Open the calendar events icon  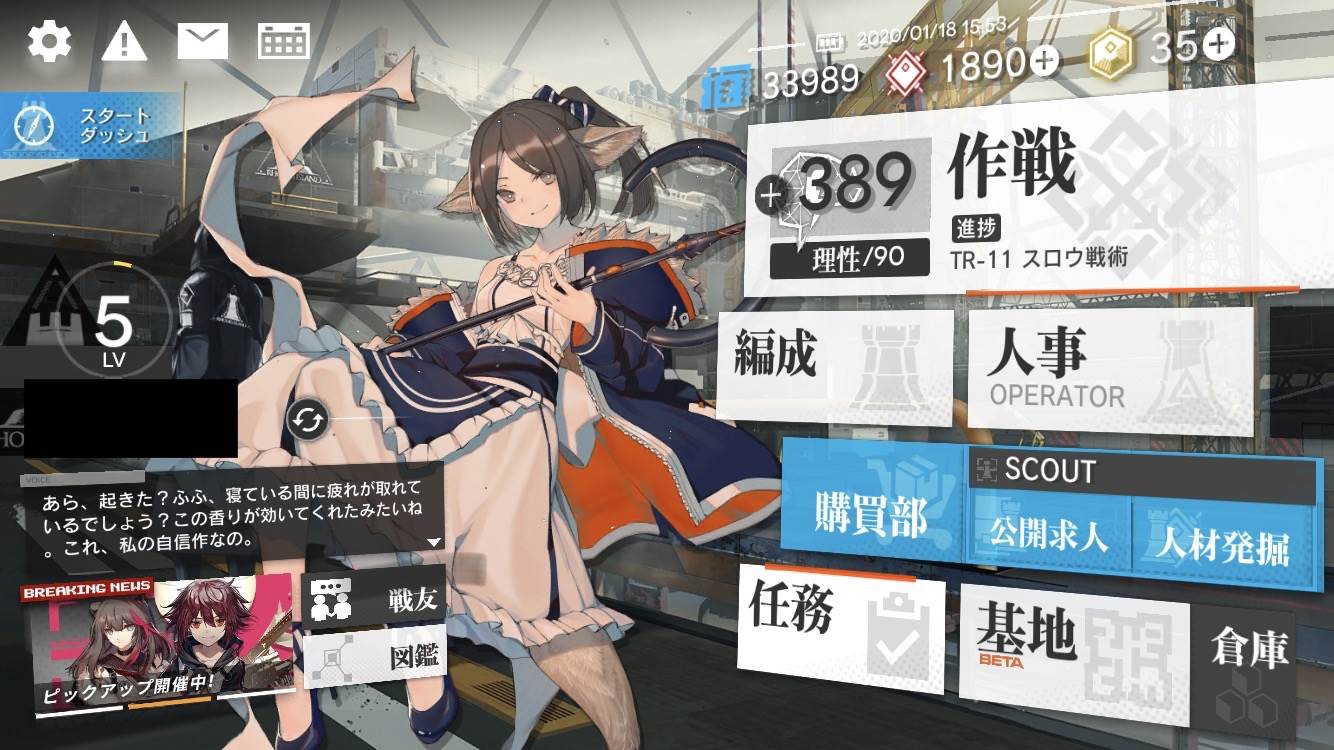pos(284,41)
